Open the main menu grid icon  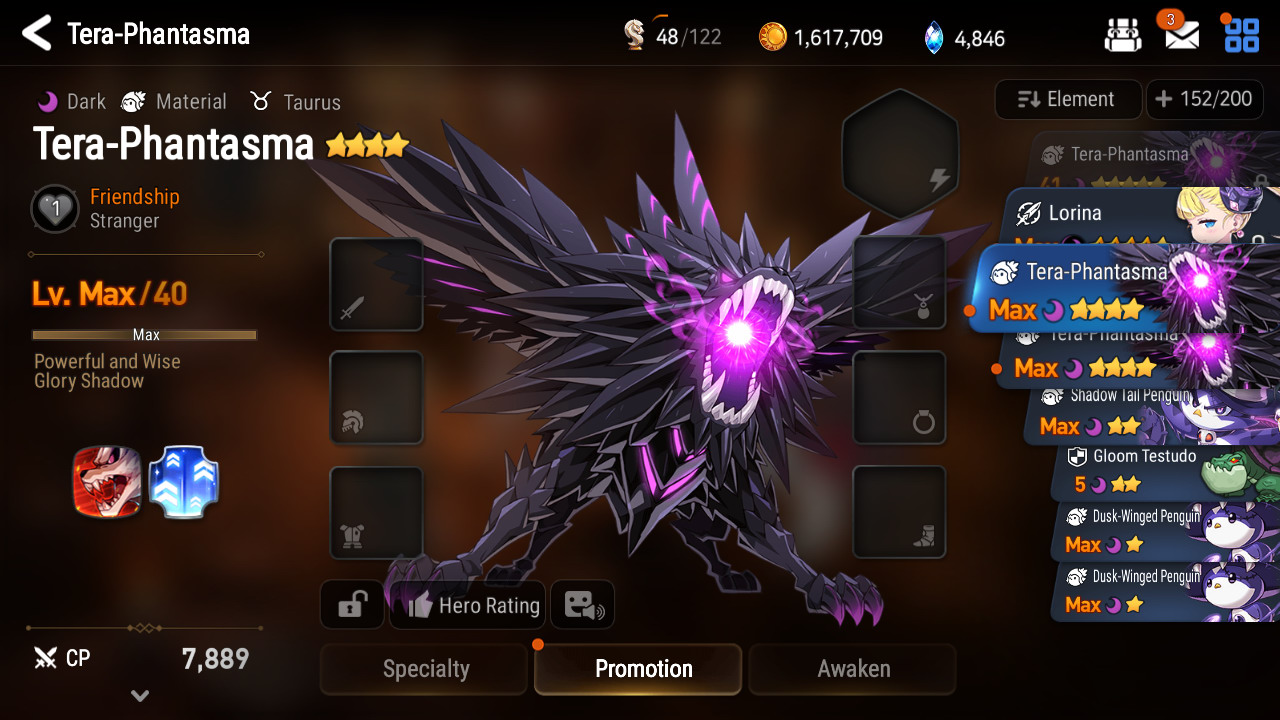1241,34
